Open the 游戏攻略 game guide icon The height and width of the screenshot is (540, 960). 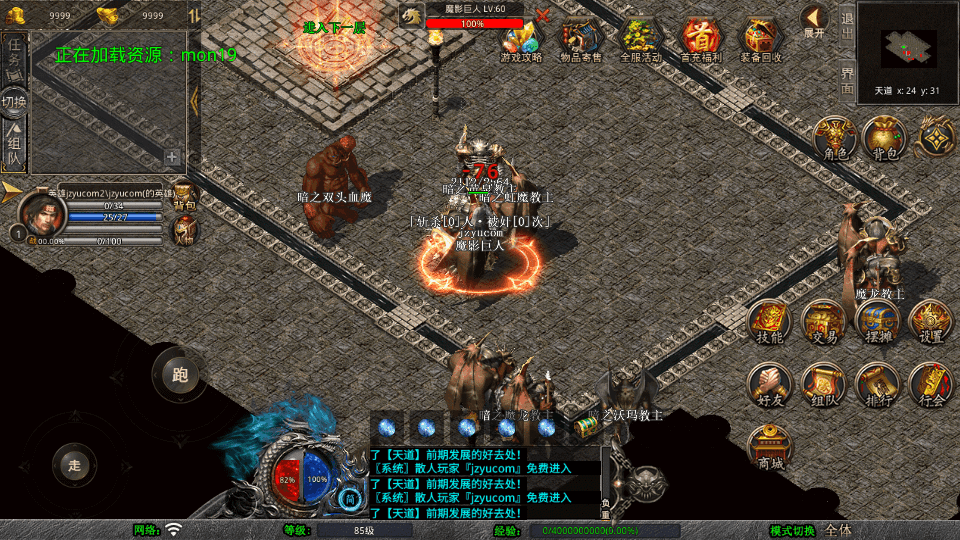pos(521,40)
